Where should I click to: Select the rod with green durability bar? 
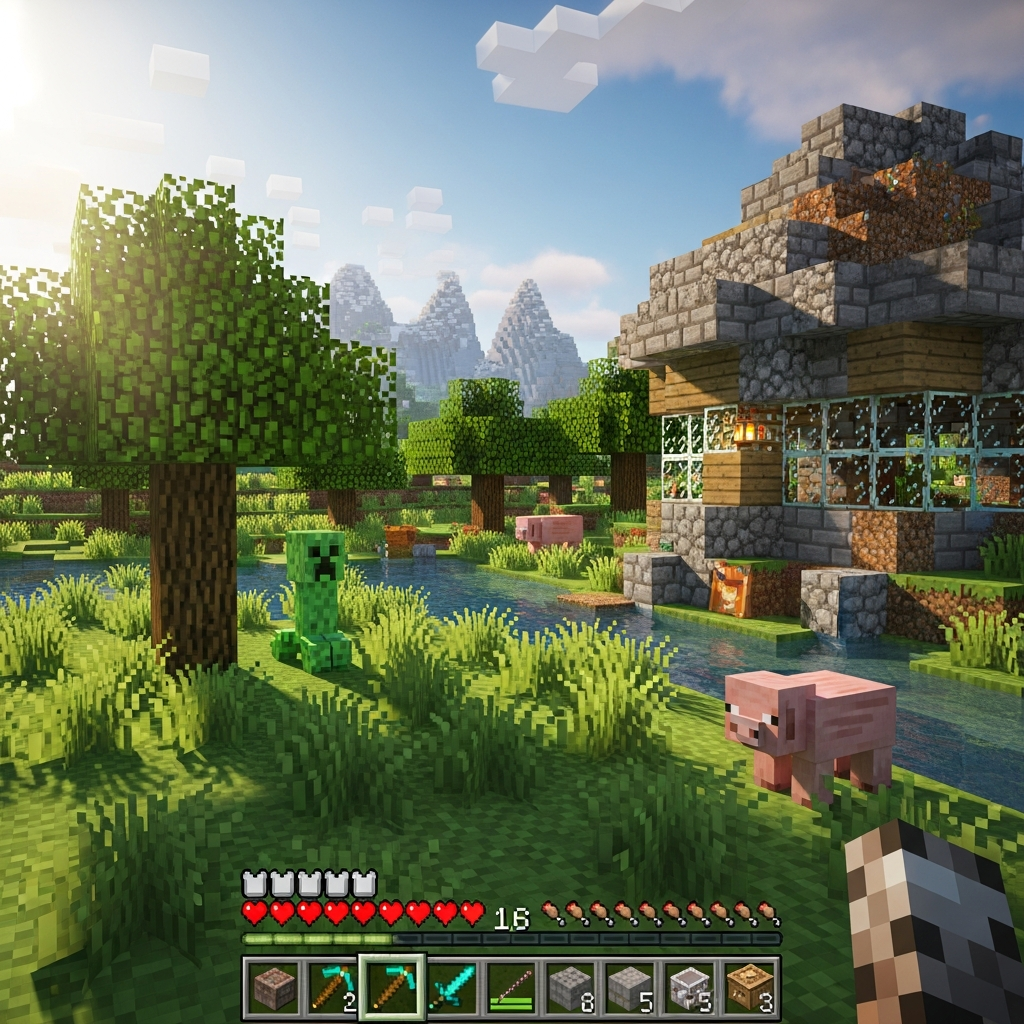[511, 988]
